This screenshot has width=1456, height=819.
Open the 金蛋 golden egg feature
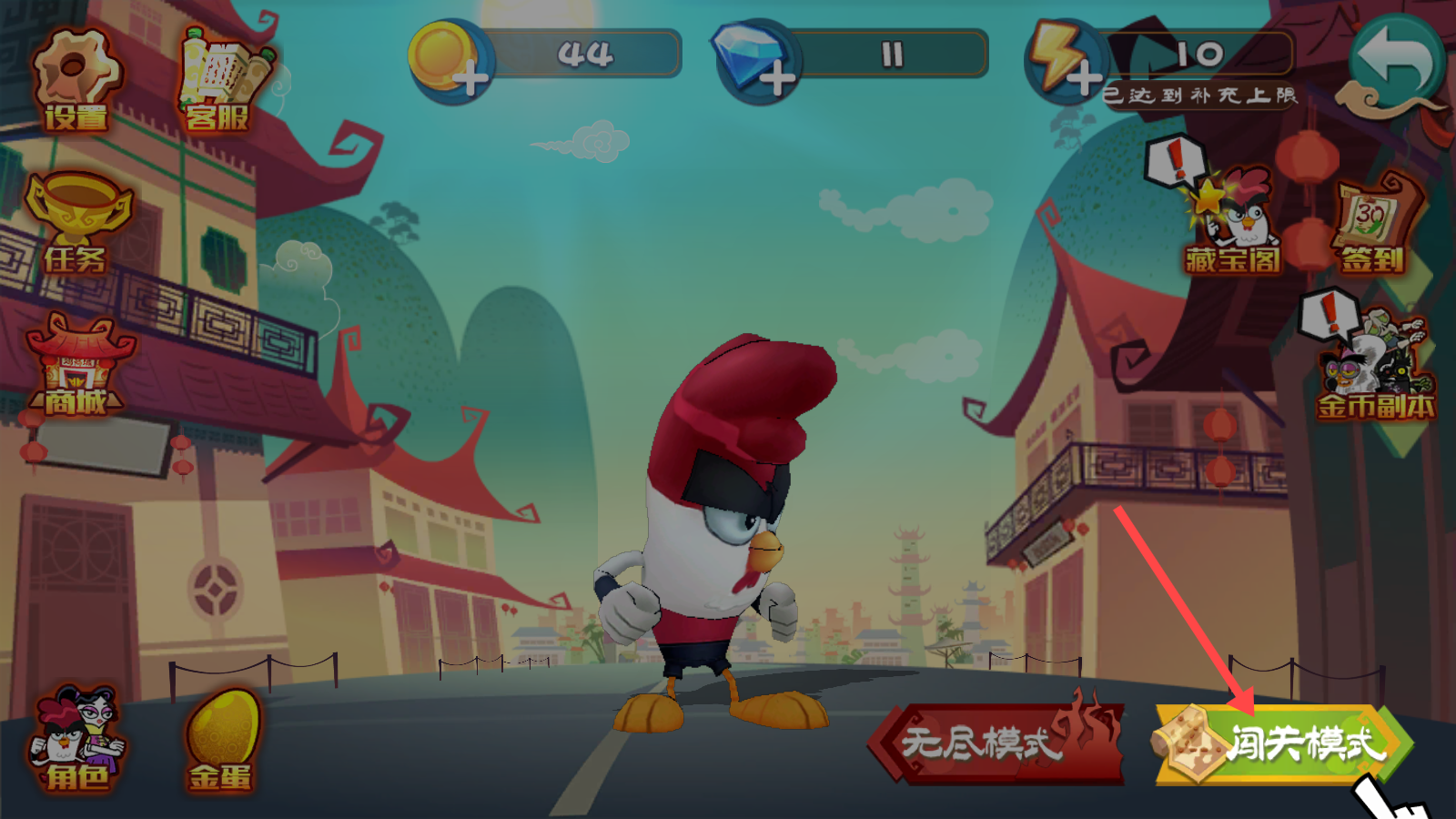[221, 739]
